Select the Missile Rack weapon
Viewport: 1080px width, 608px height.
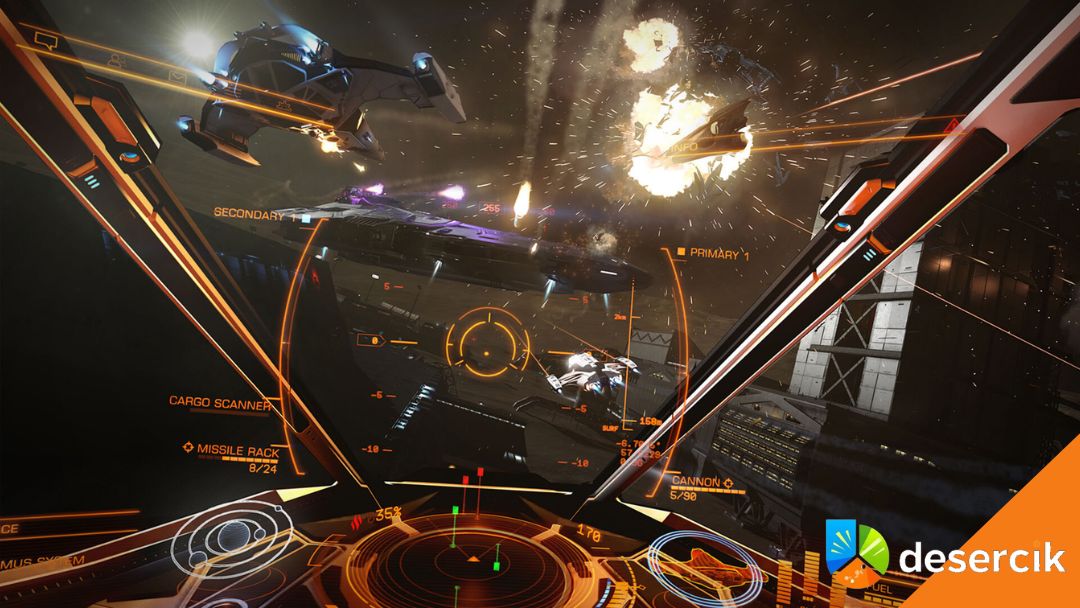(235, 450)
